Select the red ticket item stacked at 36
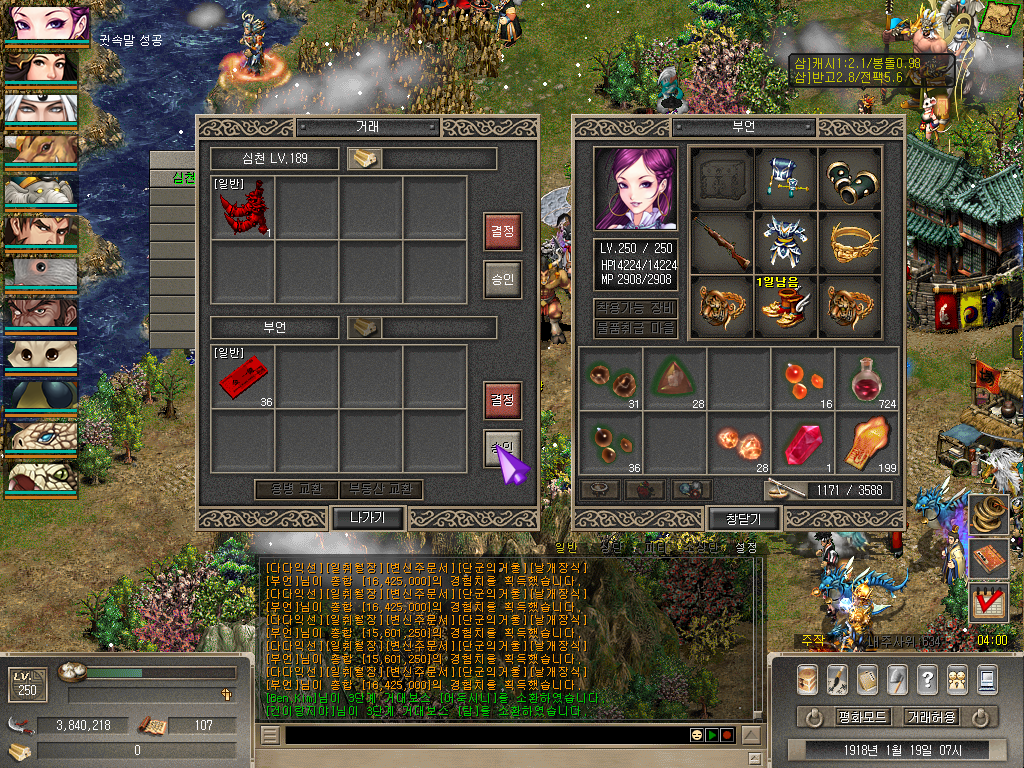Viewport: 1024px width, 768px height. [243, 377]
